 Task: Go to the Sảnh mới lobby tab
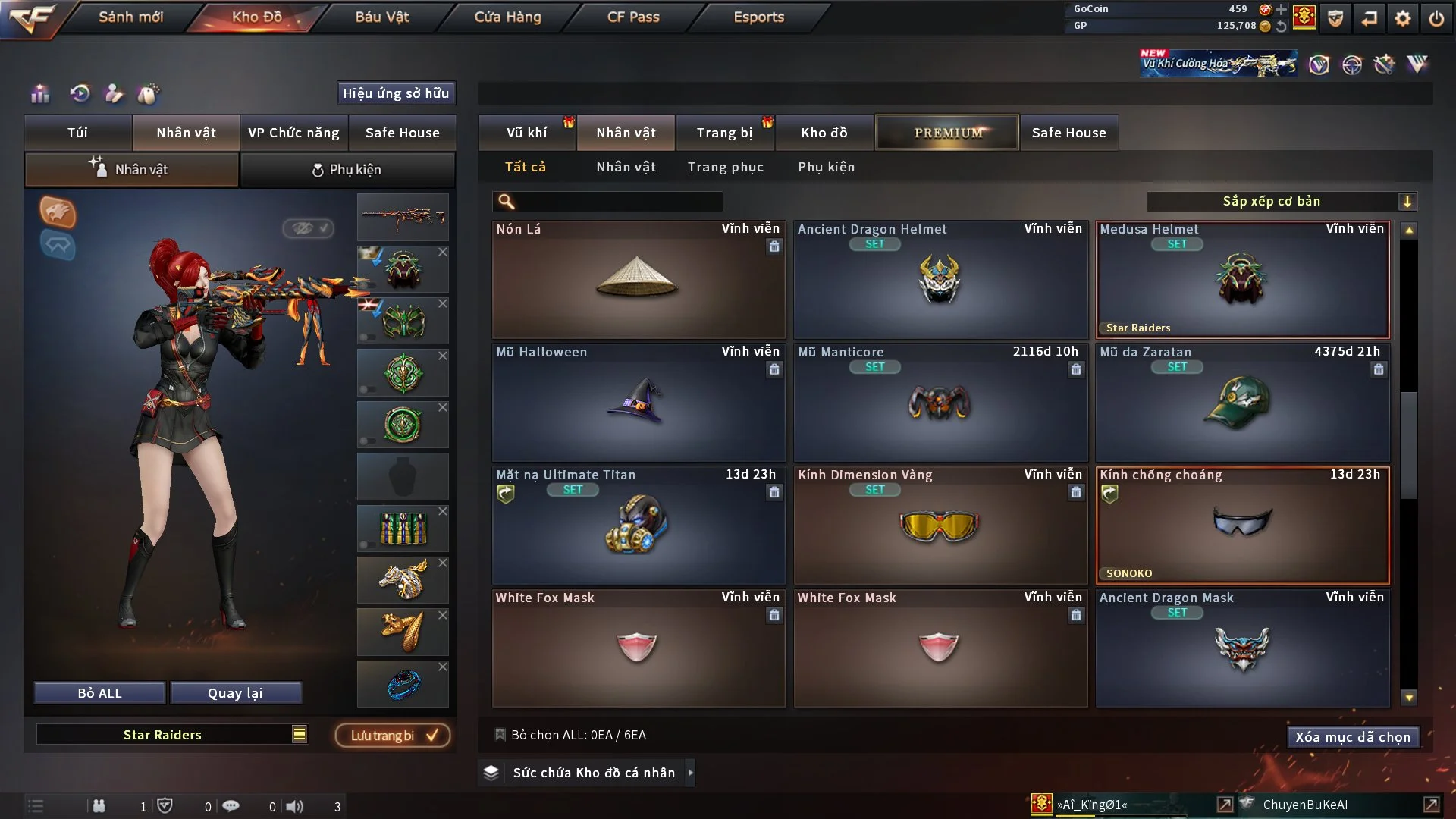(130, 17)
